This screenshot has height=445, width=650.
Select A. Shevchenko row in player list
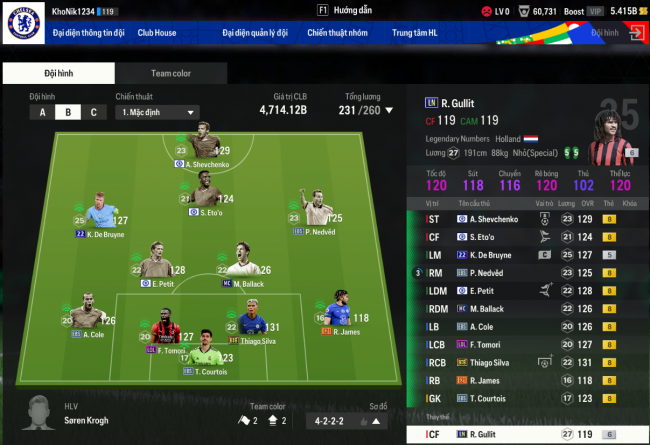pos(520,218)
